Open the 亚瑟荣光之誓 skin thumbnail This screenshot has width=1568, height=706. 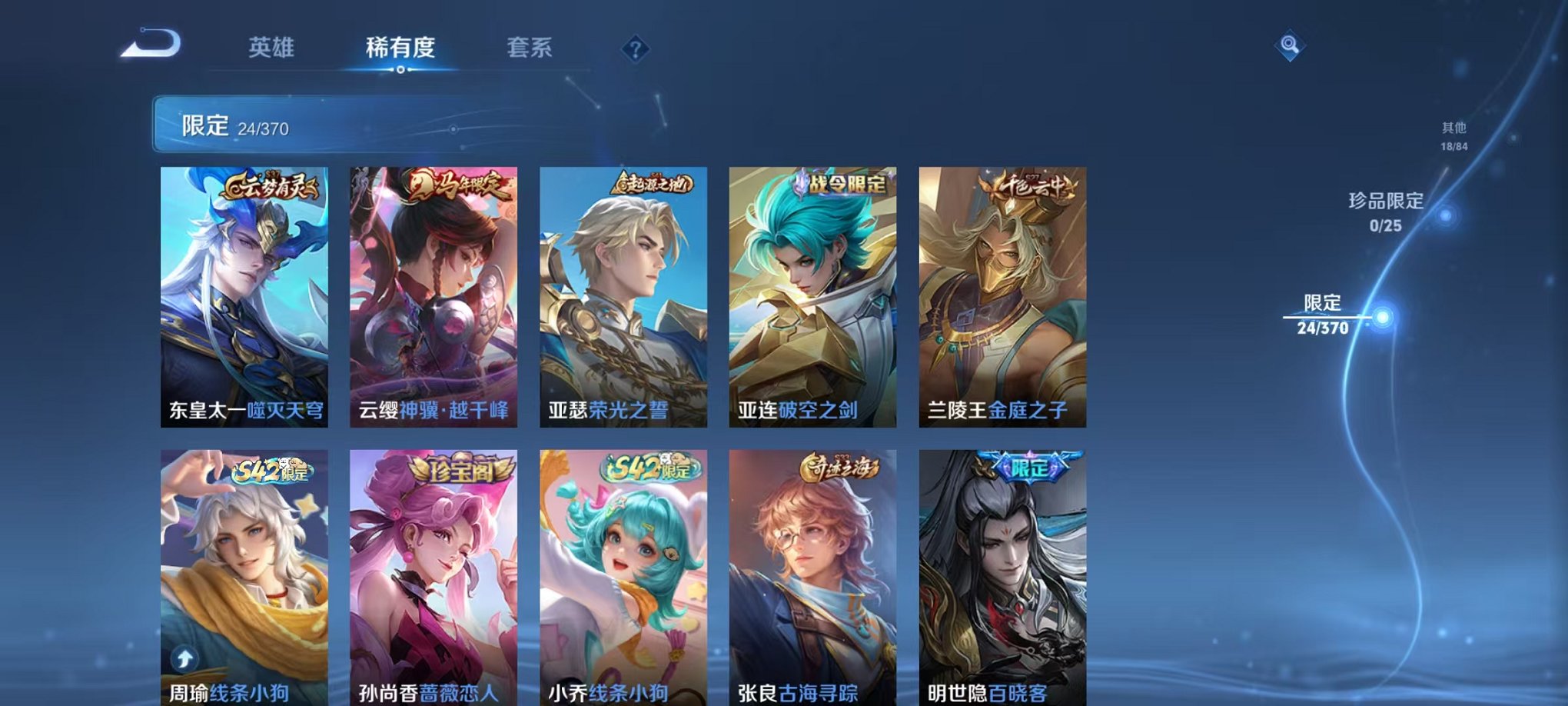623,292
